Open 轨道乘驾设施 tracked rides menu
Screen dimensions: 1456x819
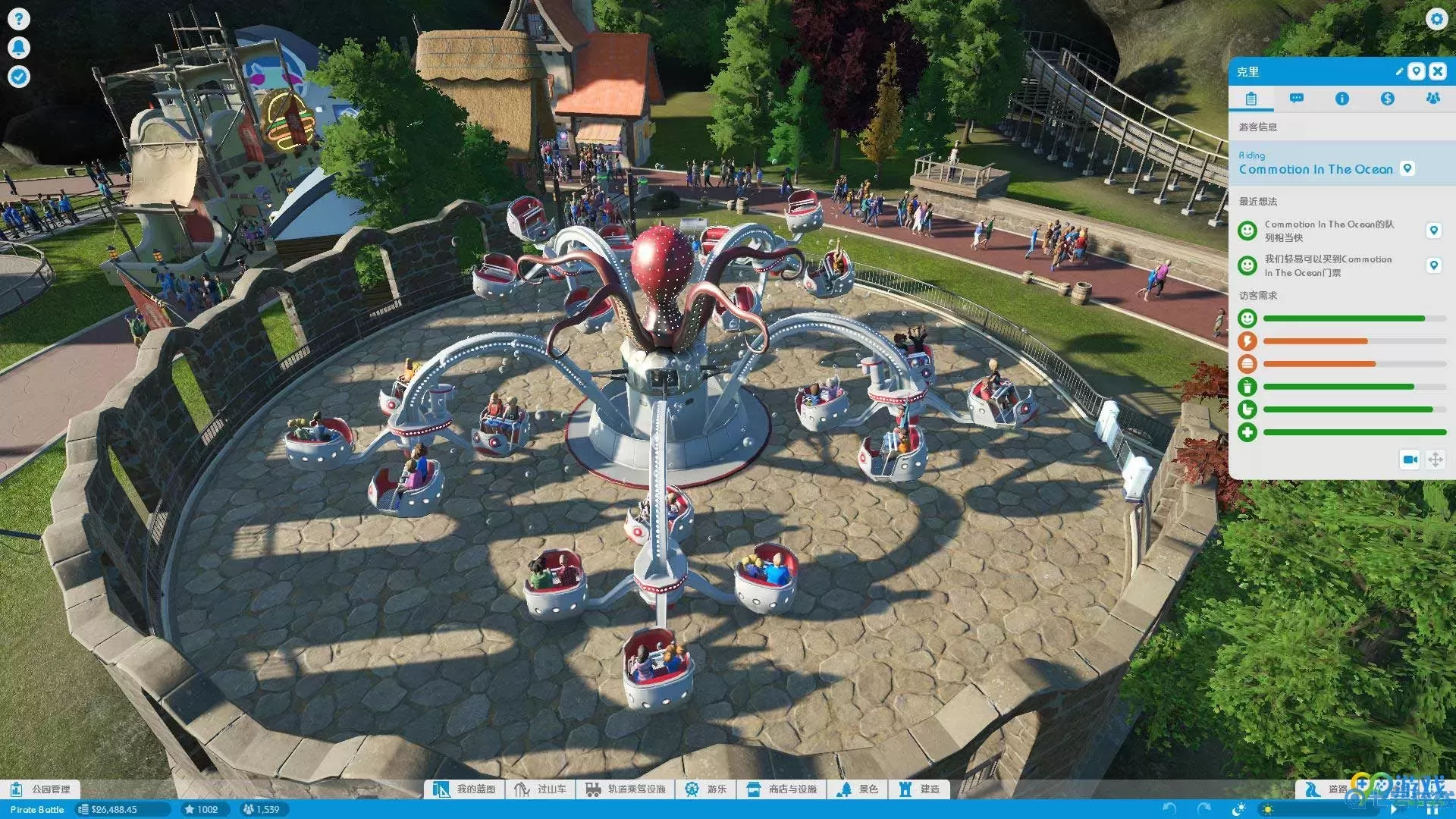[x=626, y=789]
